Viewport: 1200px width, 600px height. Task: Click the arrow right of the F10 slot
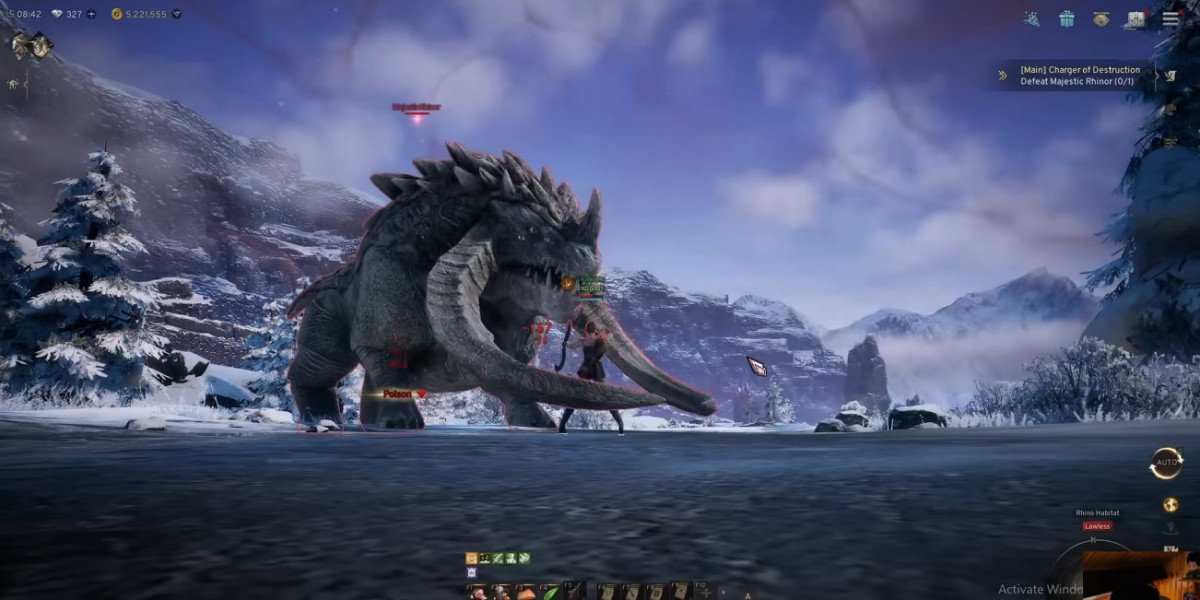point(722,592)
